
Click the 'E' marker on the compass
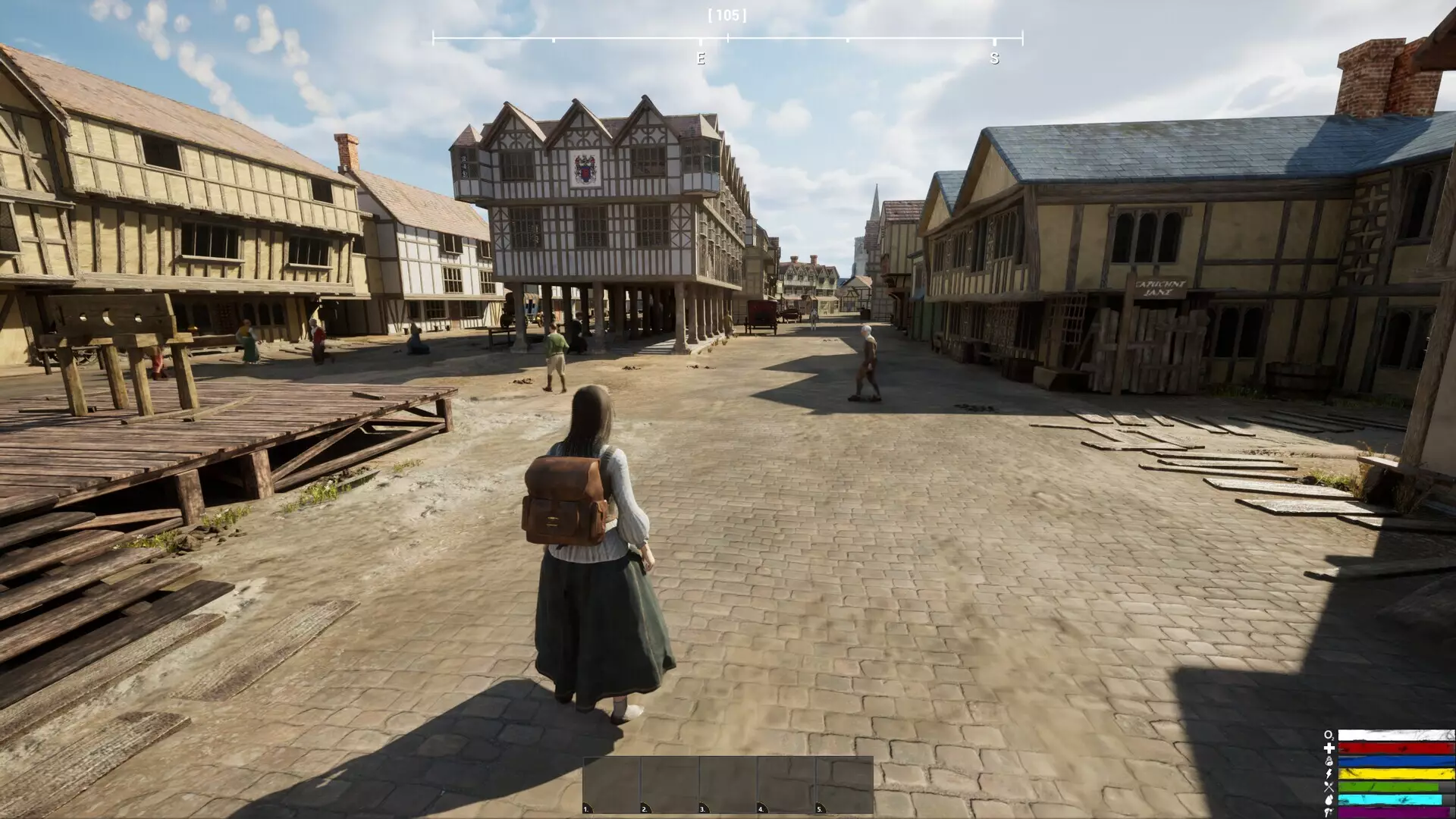coord(700,58)
